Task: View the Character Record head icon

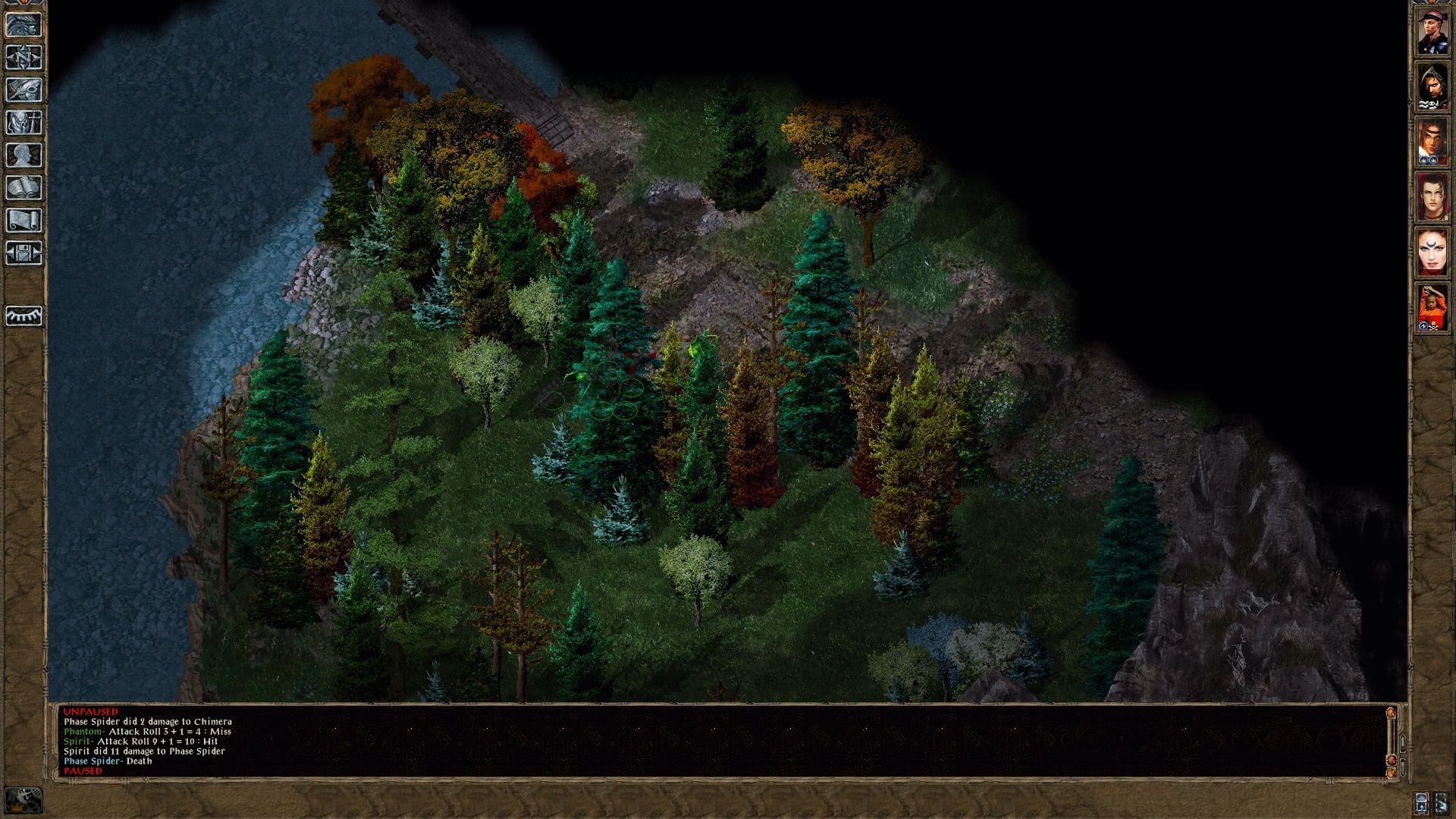Action: coord(25,155)
